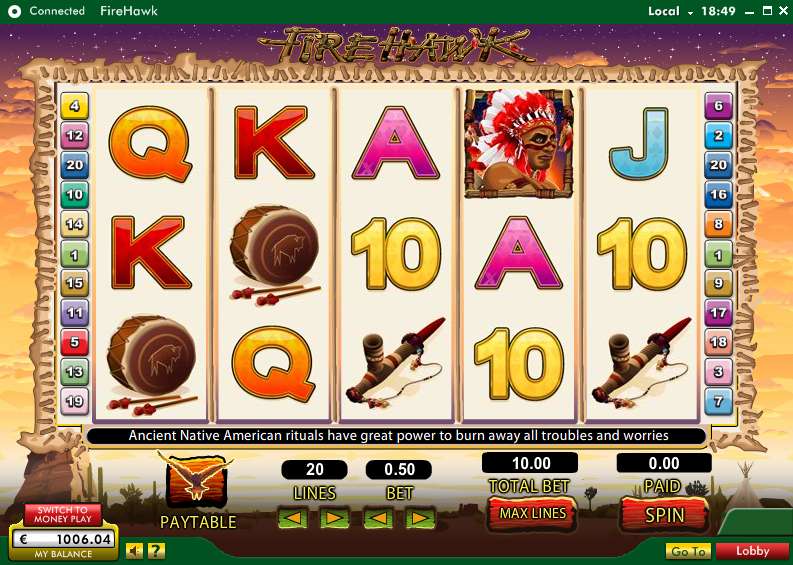Lower the bet amount
Screen dimensions: 793x565
click(x=377, y=518)
